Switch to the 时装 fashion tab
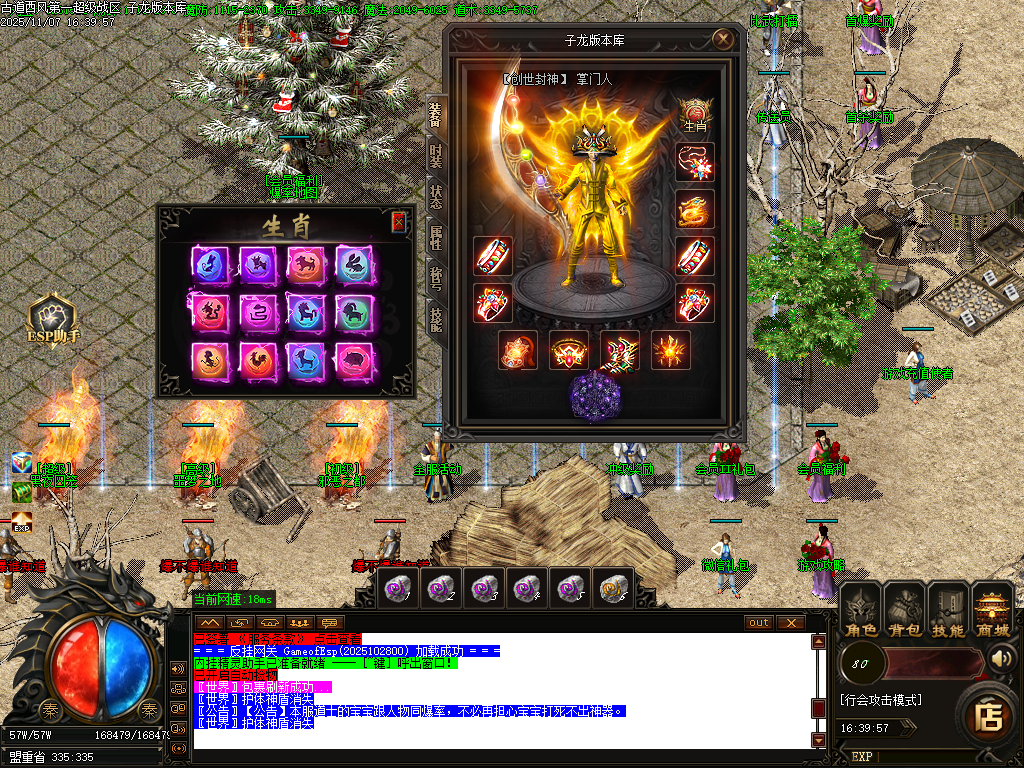The height and width of the screenshot is (768, 1024). point(436,153)
